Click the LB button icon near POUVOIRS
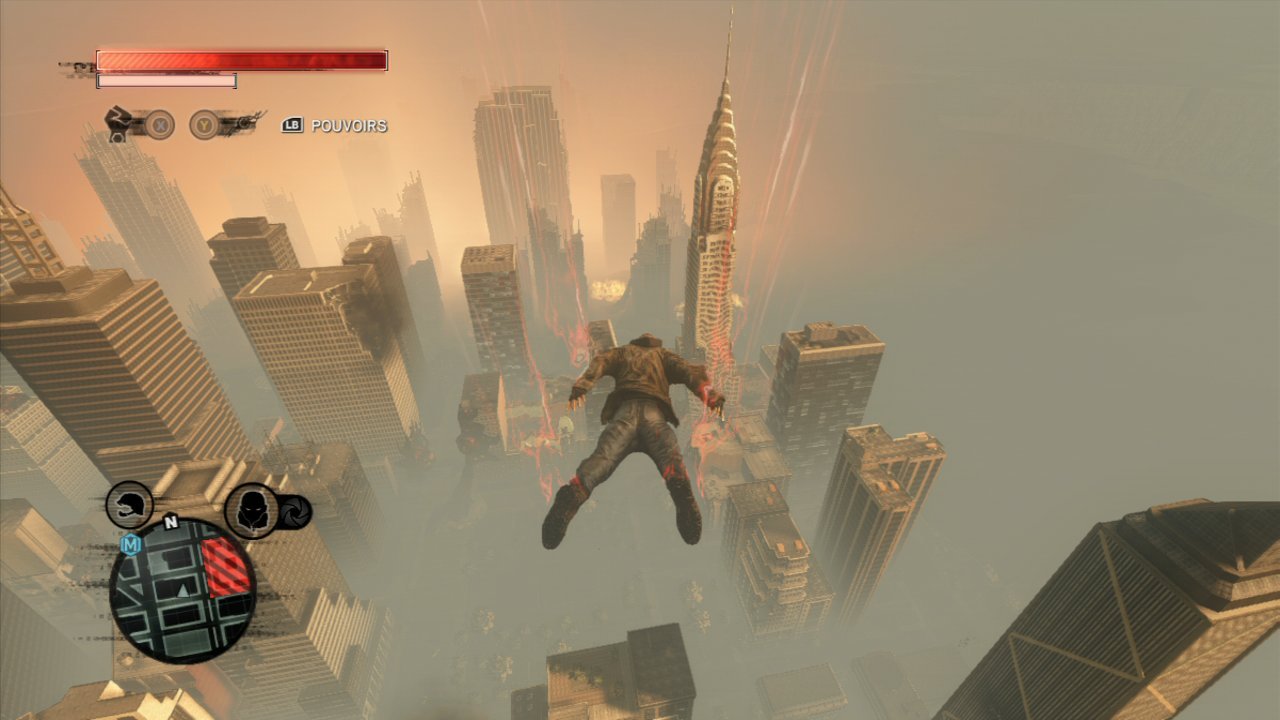The width and height of the screenshot is (1280, 720). tap(292, 125)
